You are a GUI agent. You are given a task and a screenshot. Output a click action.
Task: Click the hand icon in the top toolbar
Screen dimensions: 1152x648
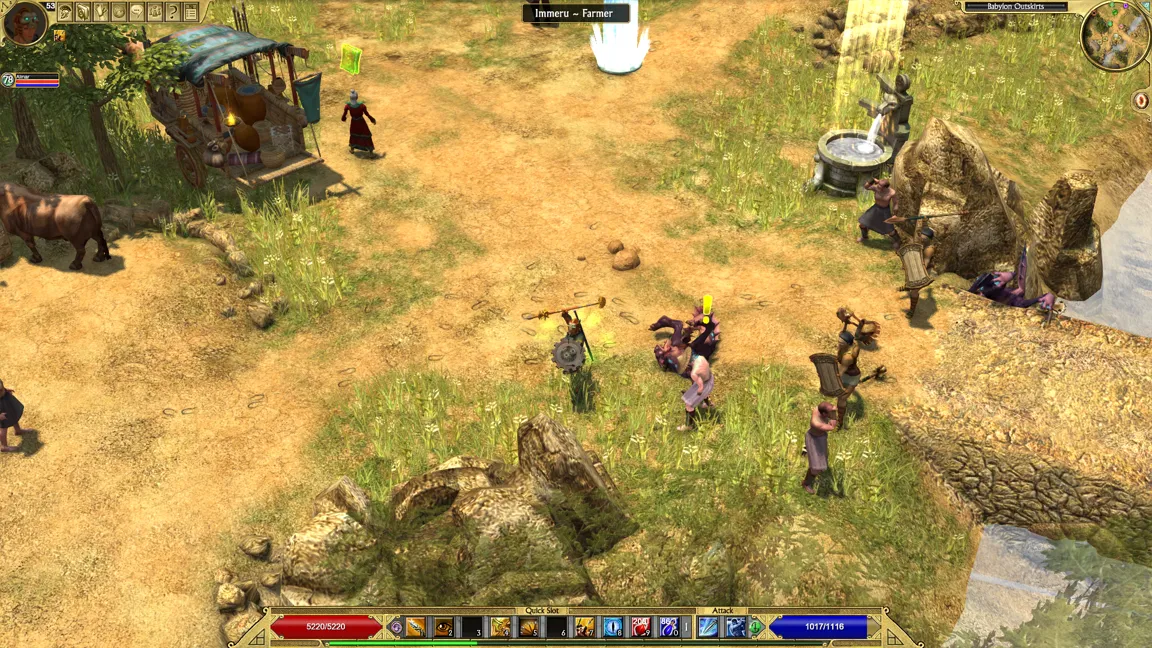pos(101,12)
